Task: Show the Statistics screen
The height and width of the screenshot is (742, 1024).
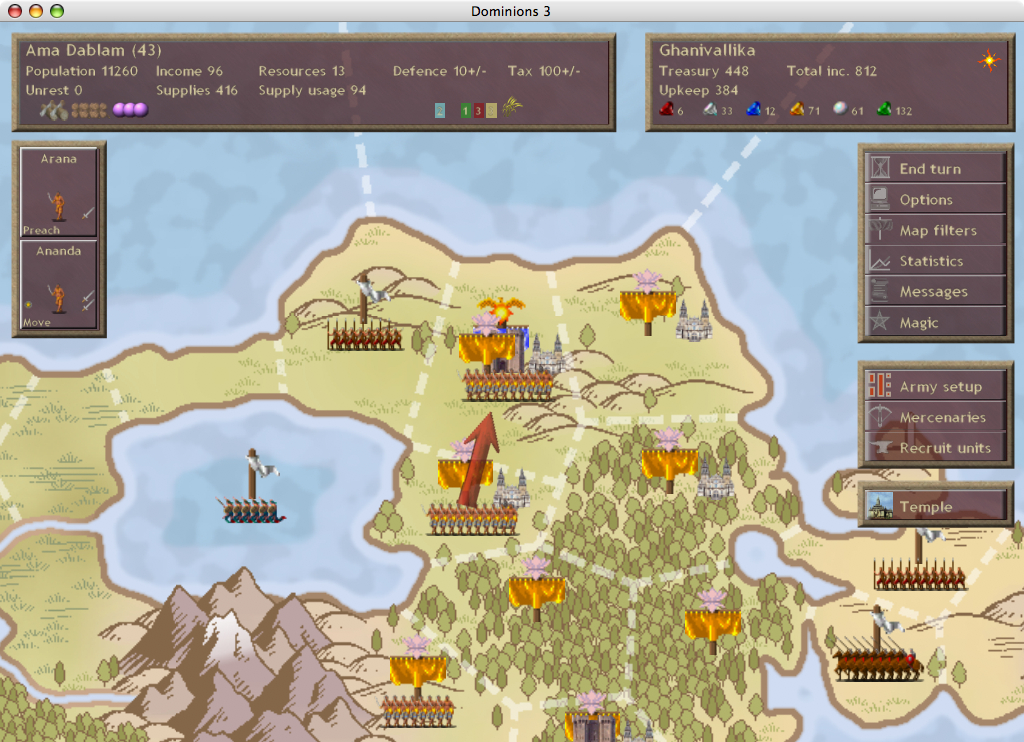Action: [x=935, y=262]
